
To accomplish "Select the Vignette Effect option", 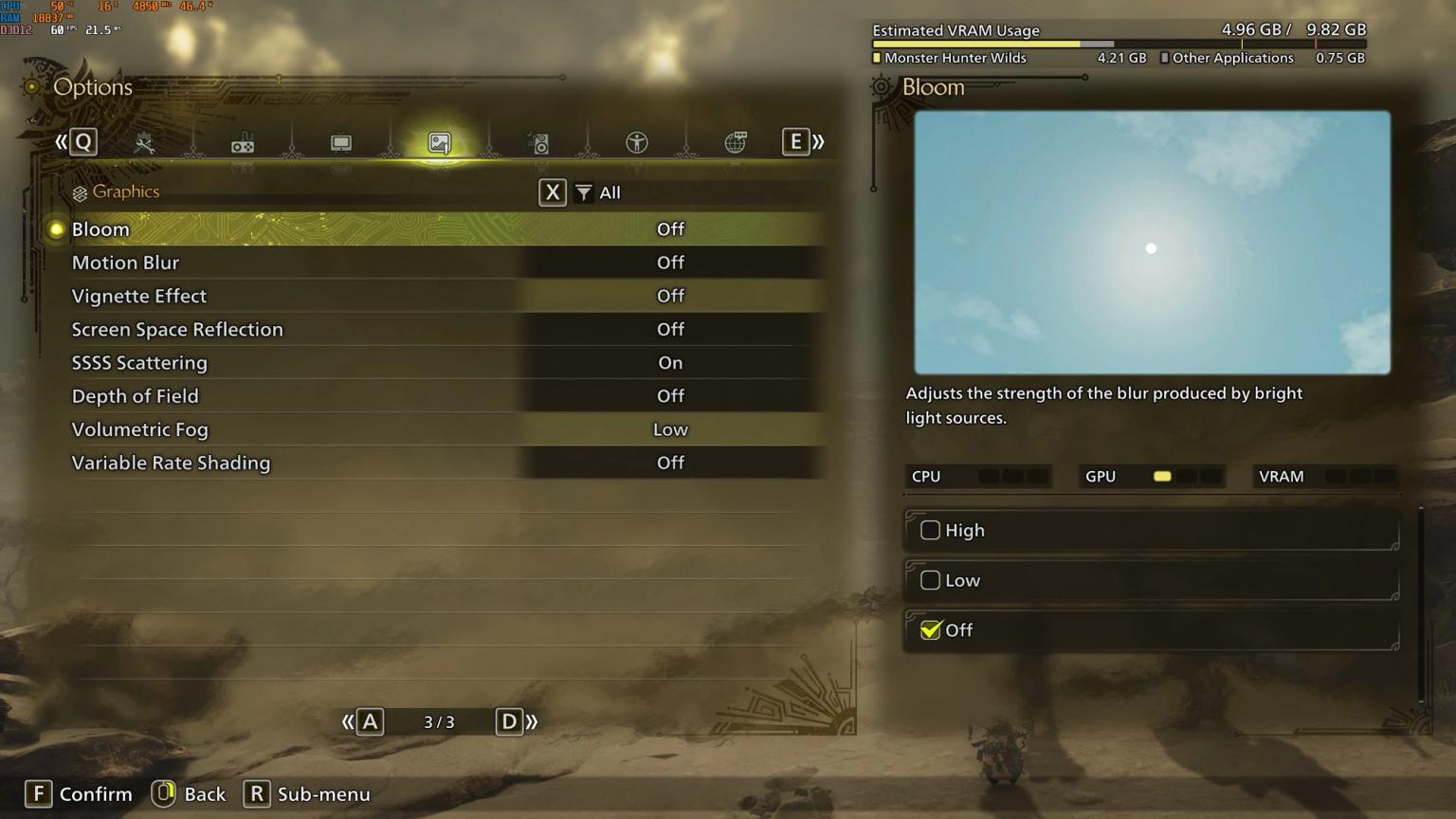I will [436, 296].
